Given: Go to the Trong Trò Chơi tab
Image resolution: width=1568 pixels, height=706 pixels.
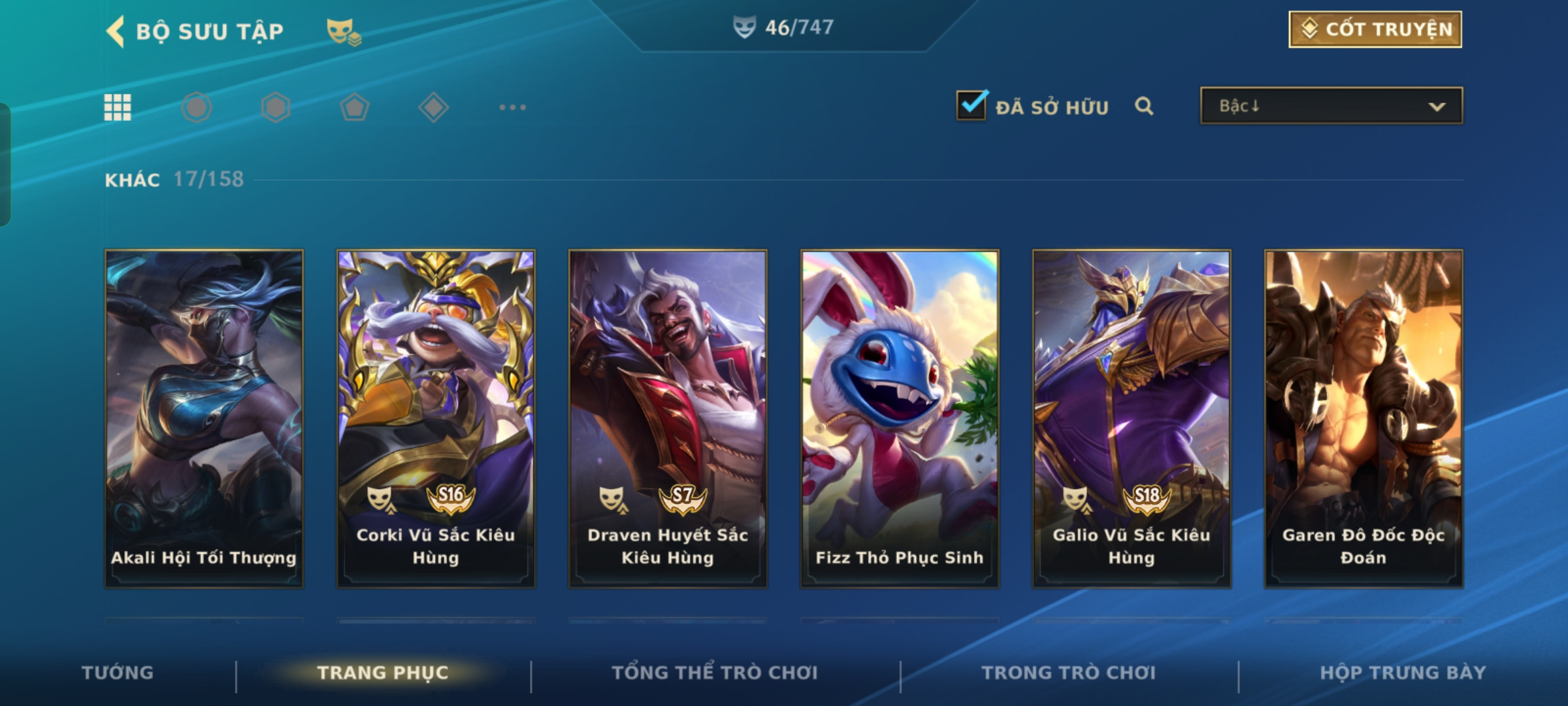Looking at the screenshot, I should point(1069,673).
